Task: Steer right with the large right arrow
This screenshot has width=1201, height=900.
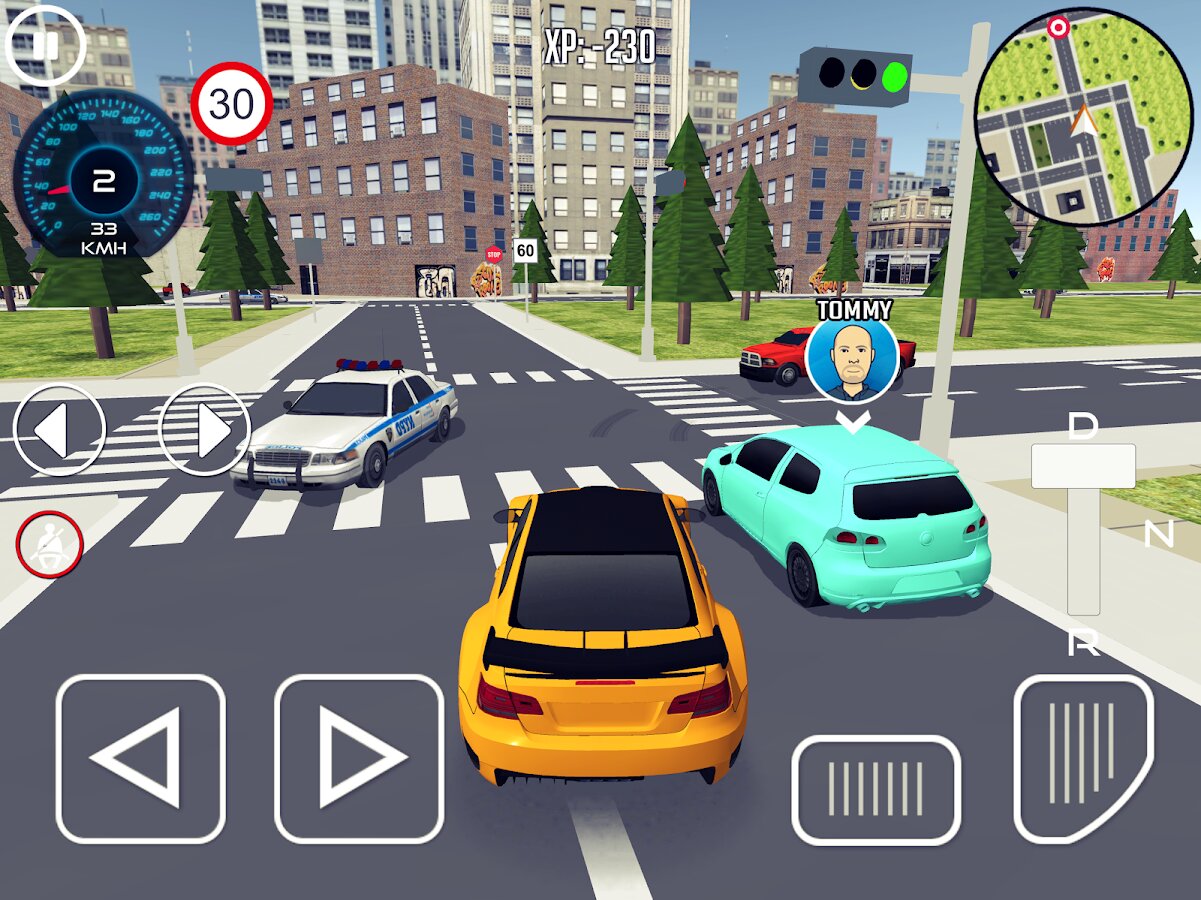Action: click(x=359, y=759)
